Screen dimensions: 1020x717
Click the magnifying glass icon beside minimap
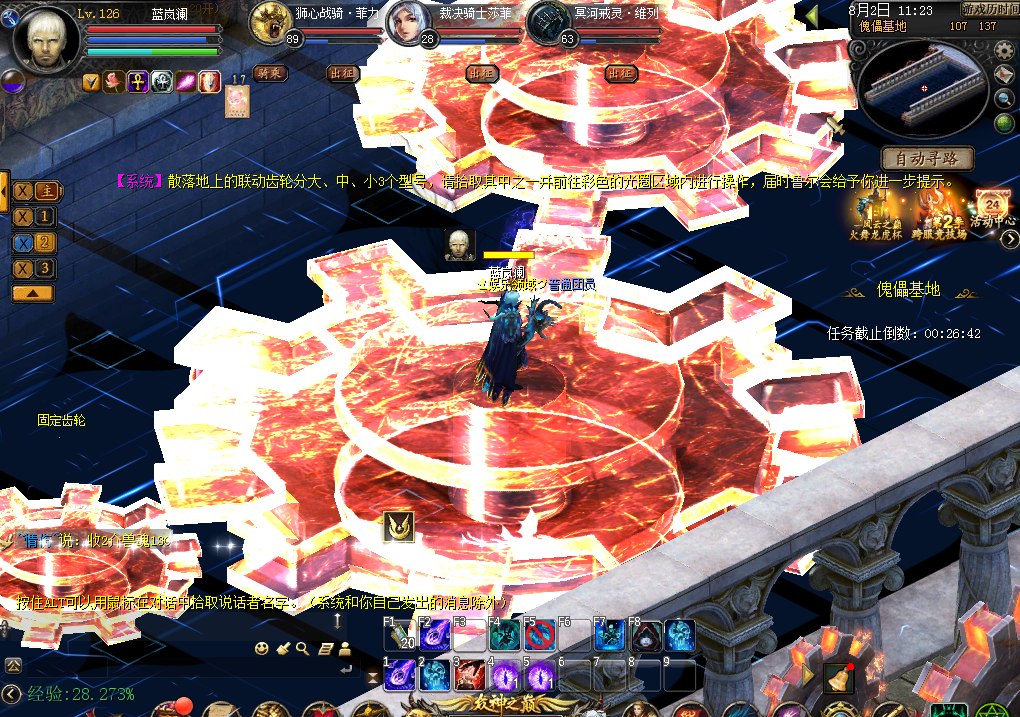(x=1005, y=98)
